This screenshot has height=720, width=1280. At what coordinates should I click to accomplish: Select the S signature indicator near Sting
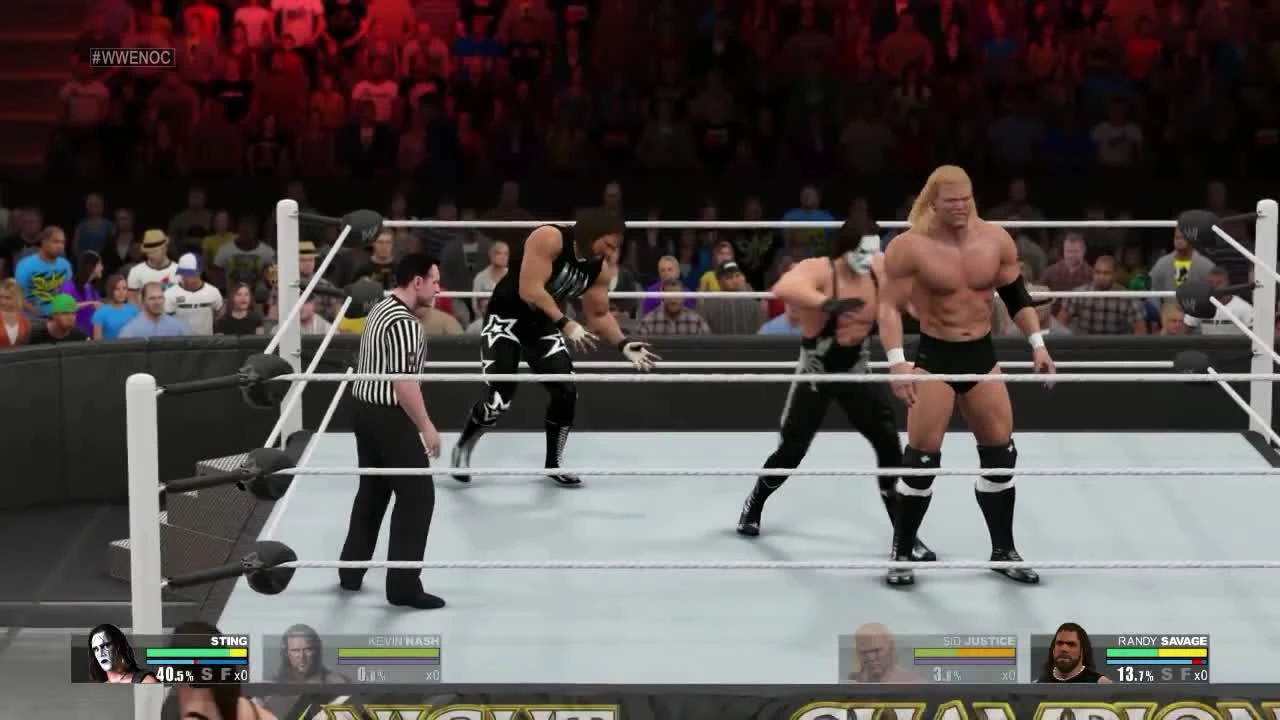pos(206,673)
